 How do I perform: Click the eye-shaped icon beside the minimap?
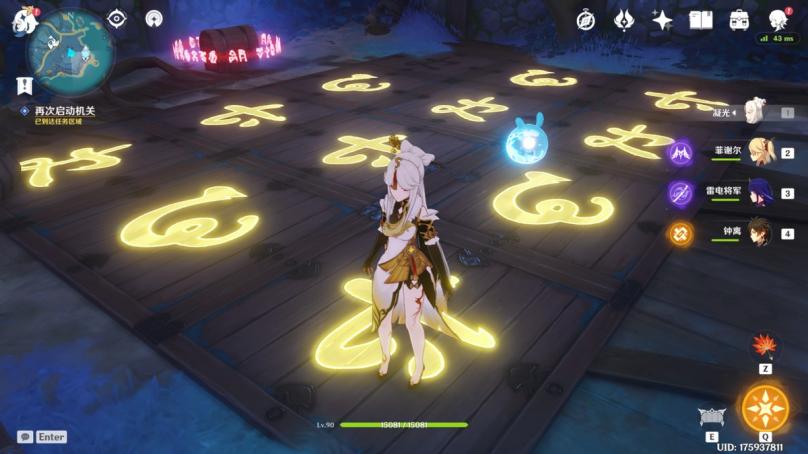pos(117,19)
